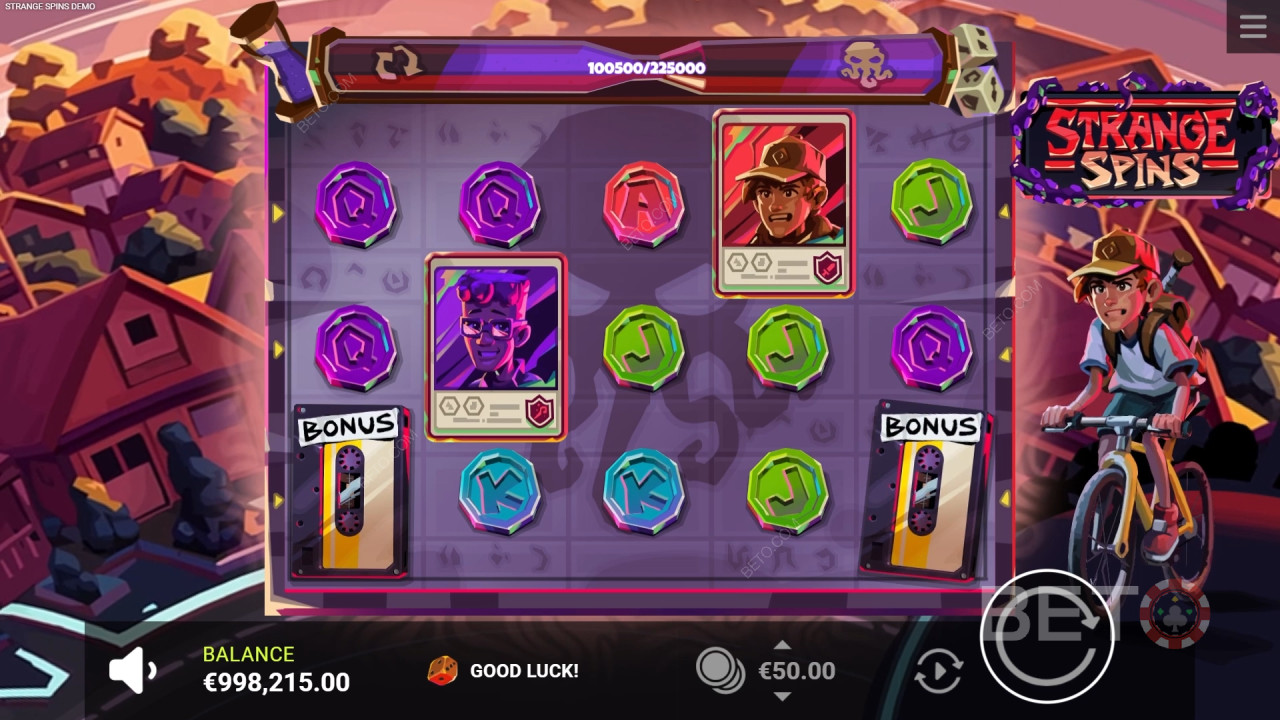Screen dimensions: 1280x720
Task: Select the cap-wearing boy character card symbol
Action: click(785, 200)
